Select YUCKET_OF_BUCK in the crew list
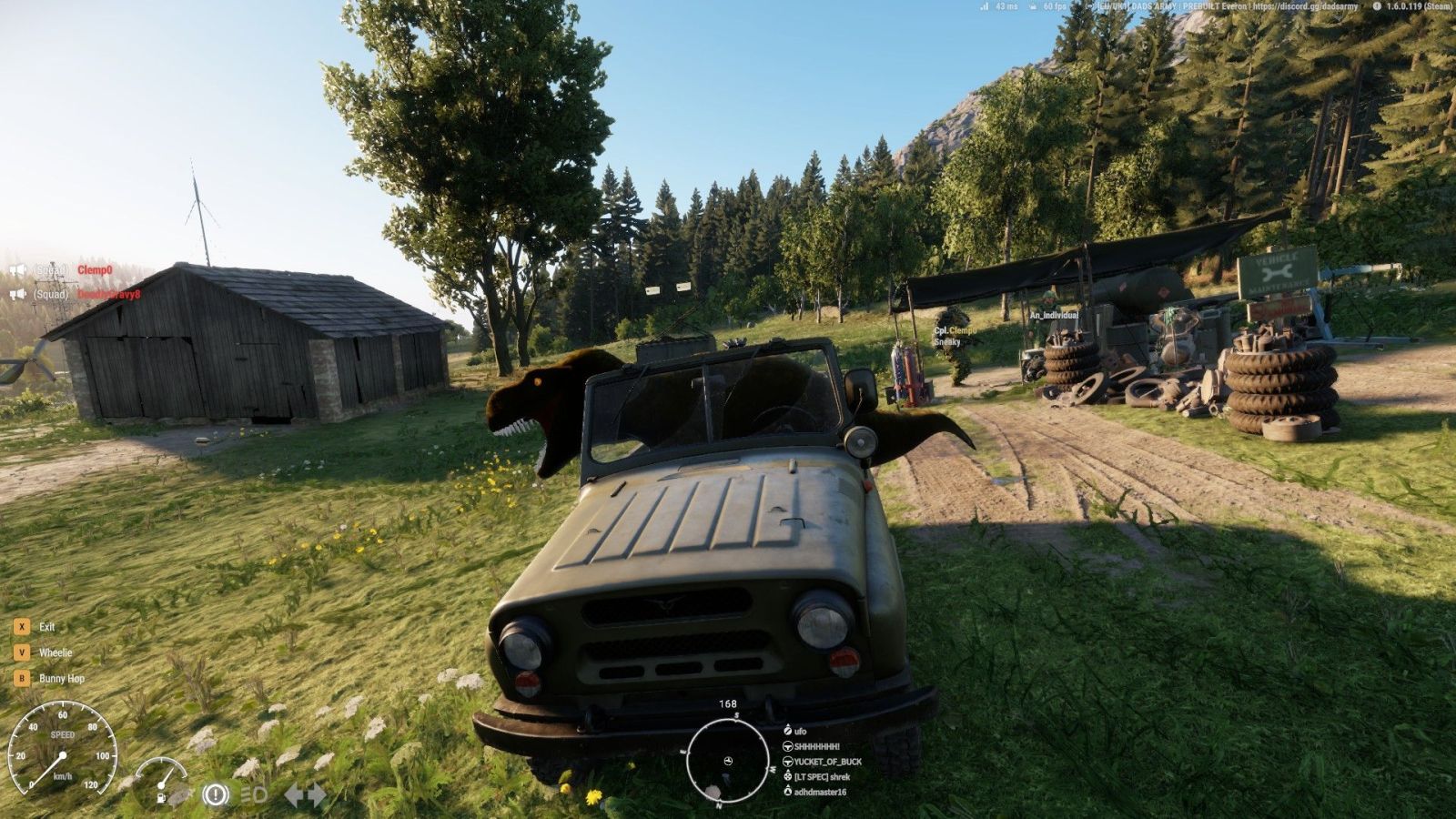Image resolution: width=1456 pixels, height=819 pixels. click(827, 762)
